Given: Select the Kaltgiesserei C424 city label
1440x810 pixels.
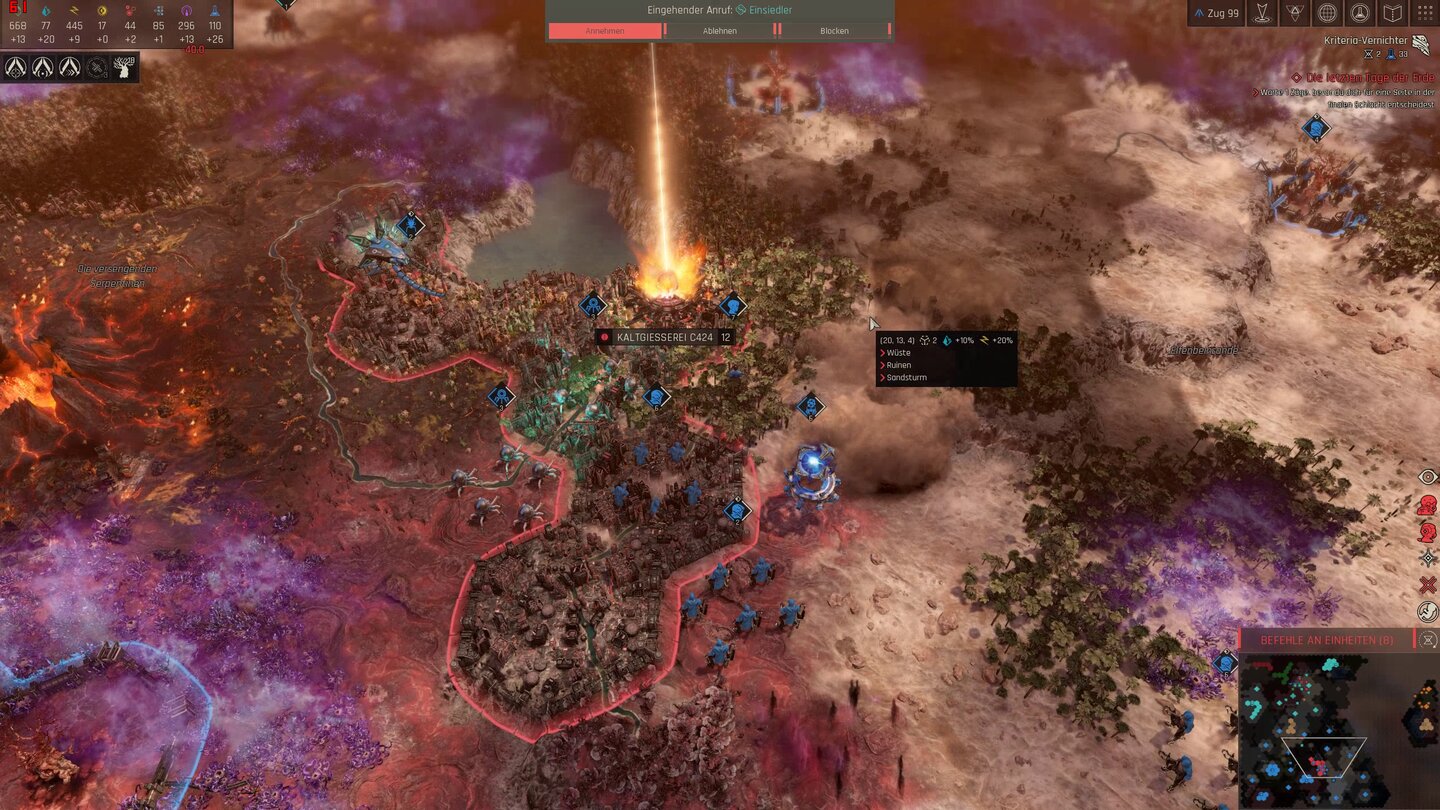Looking at the screenshot, I should [664, 338].
